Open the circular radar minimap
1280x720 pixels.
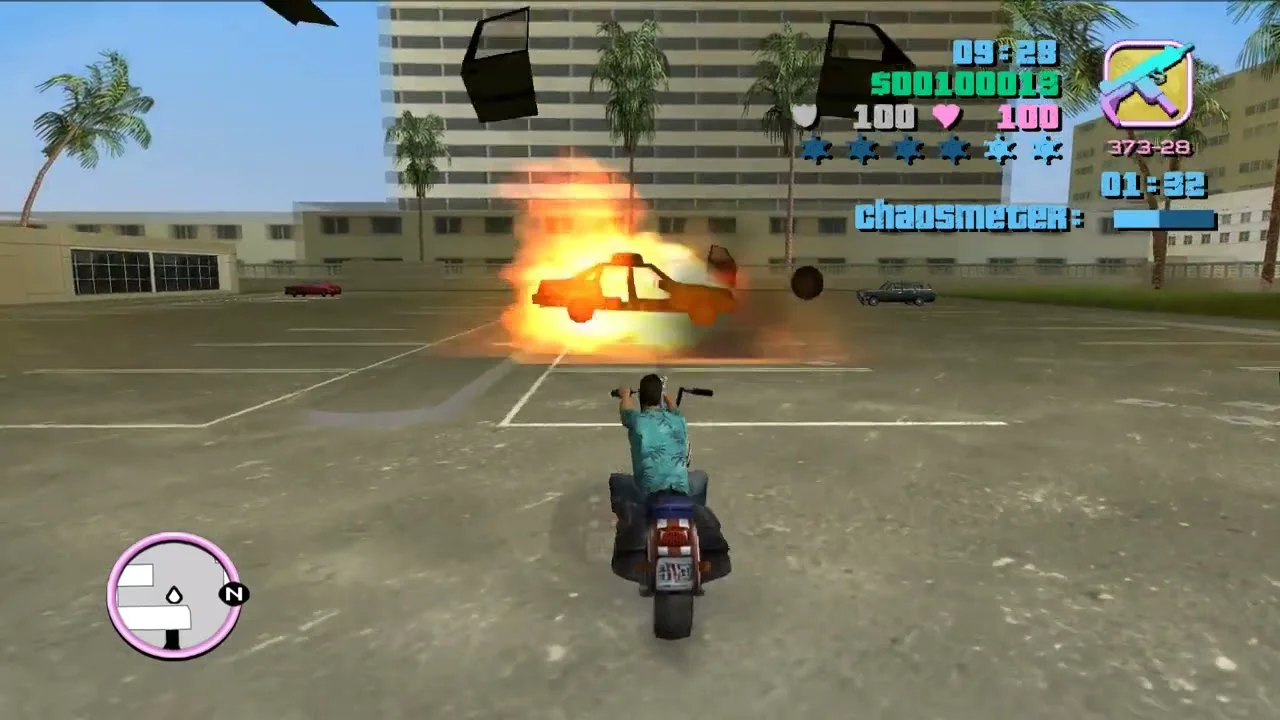174,596
